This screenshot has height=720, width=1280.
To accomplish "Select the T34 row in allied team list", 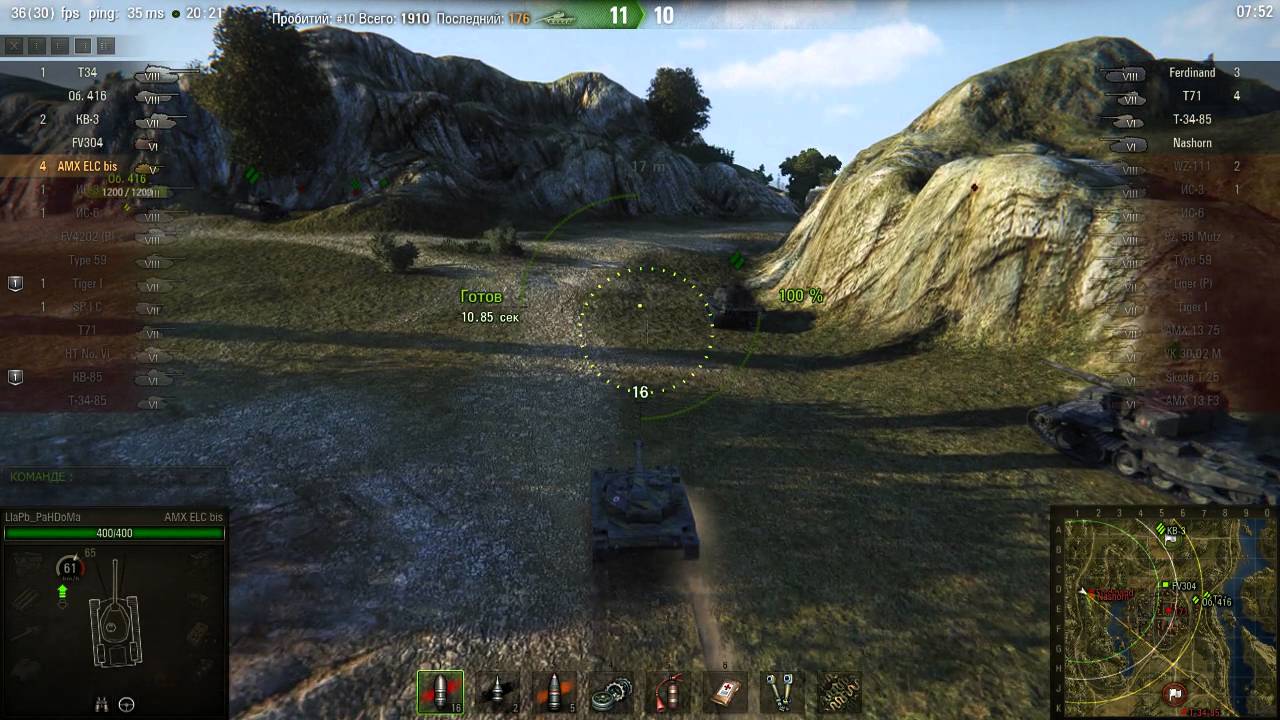I will click(88, 73).
